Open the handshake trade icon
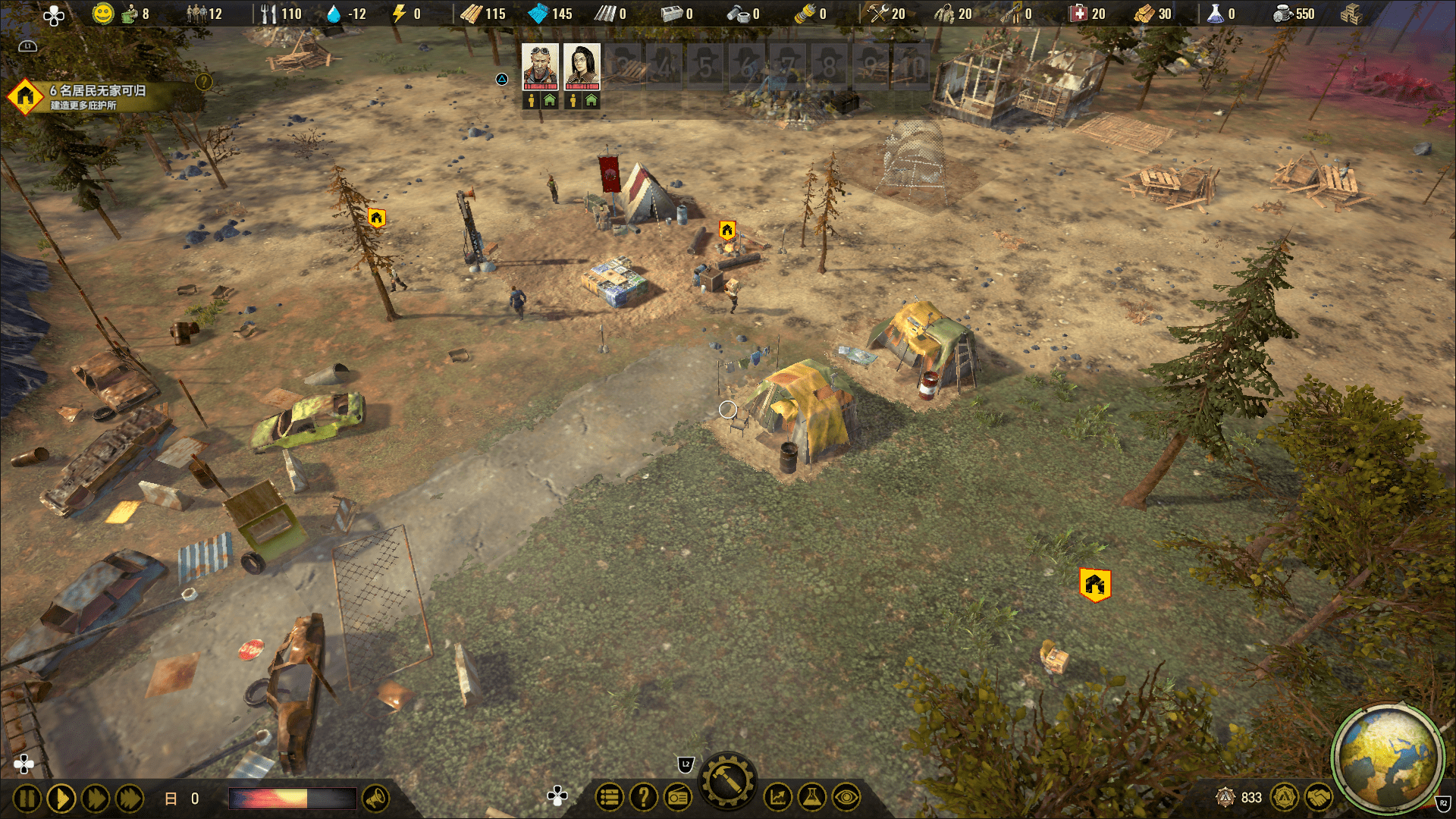Screen dimensions: 1456x819 (x=1319, y=797)
